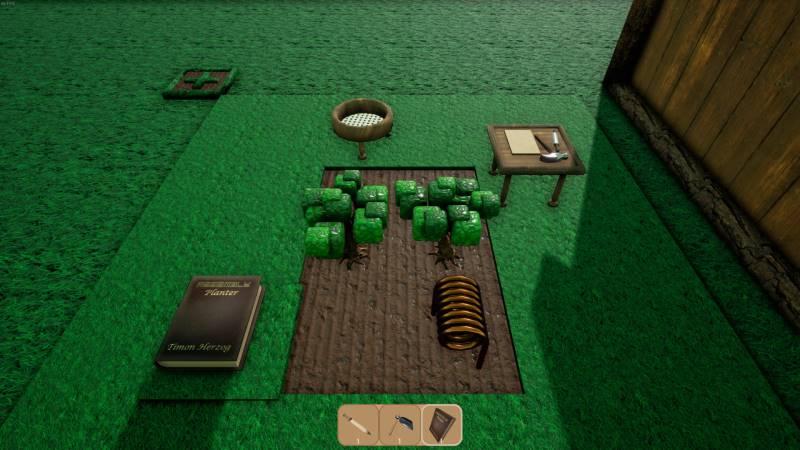
Task: Select the hoe tool hotbar slot
Action: 400,425
